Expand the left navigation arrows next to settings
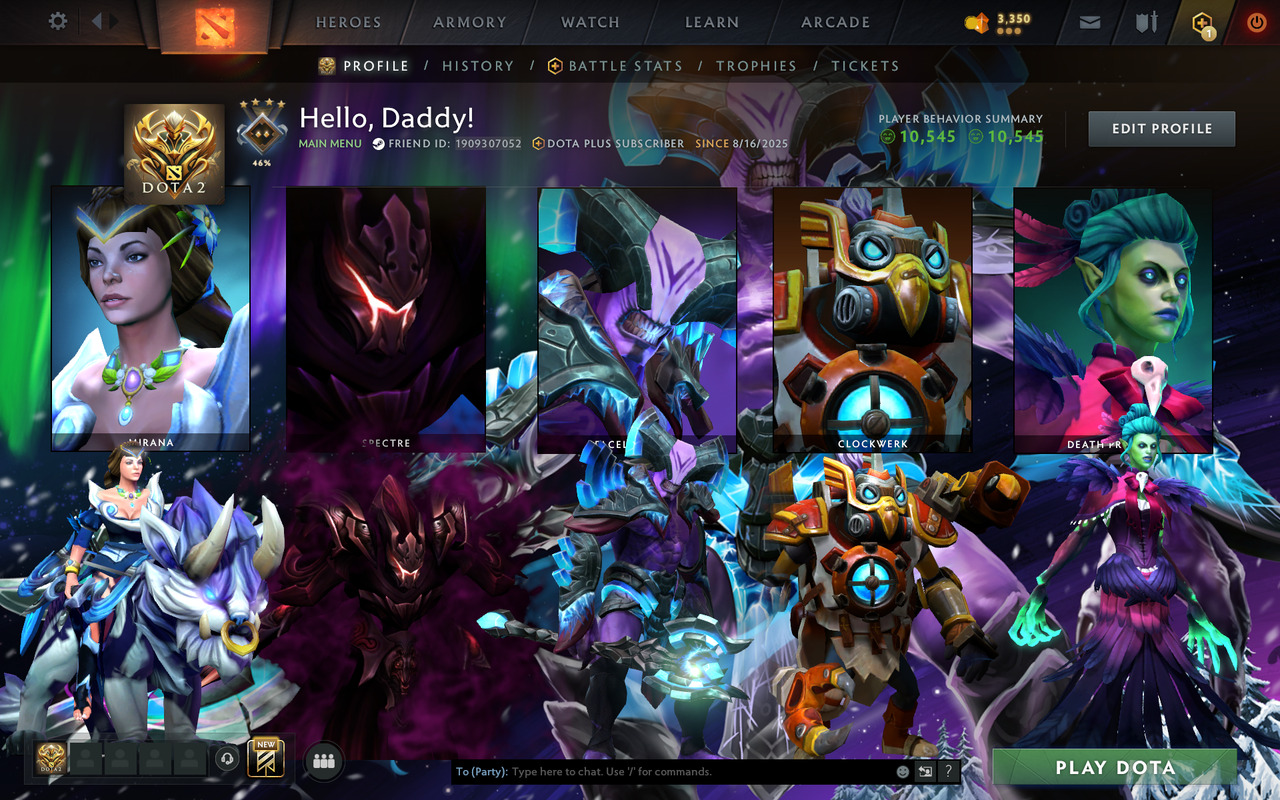Screen dimensions: 1280x800 [x=104, y=21]
